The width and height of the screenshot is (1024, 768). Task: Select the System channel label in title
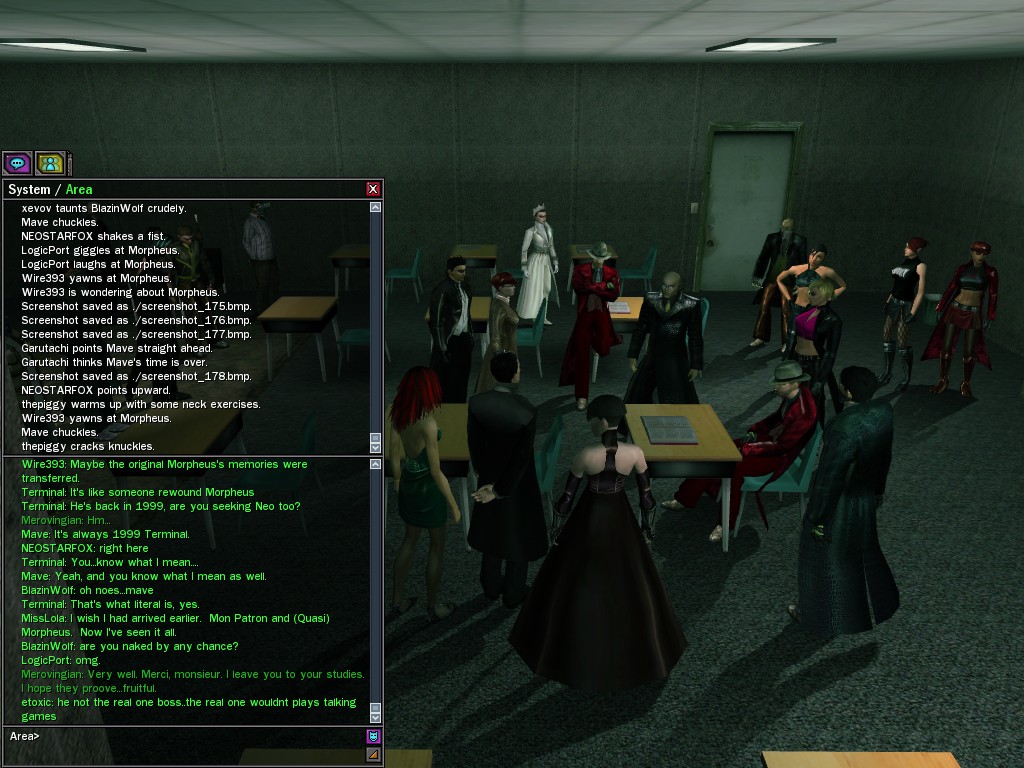point(29,189)
